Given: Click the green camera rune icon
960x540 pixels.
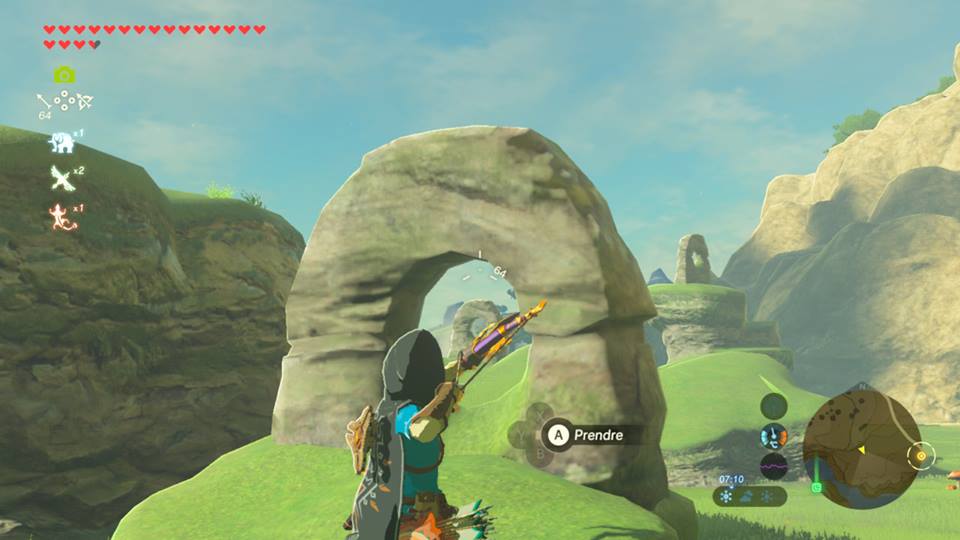Looking at the screenshot, I should (64, 75).
